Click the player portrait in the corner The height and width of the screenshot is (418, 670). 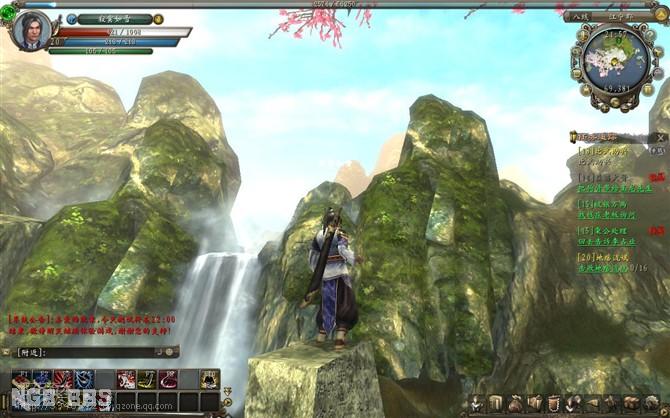coord(32,30)
